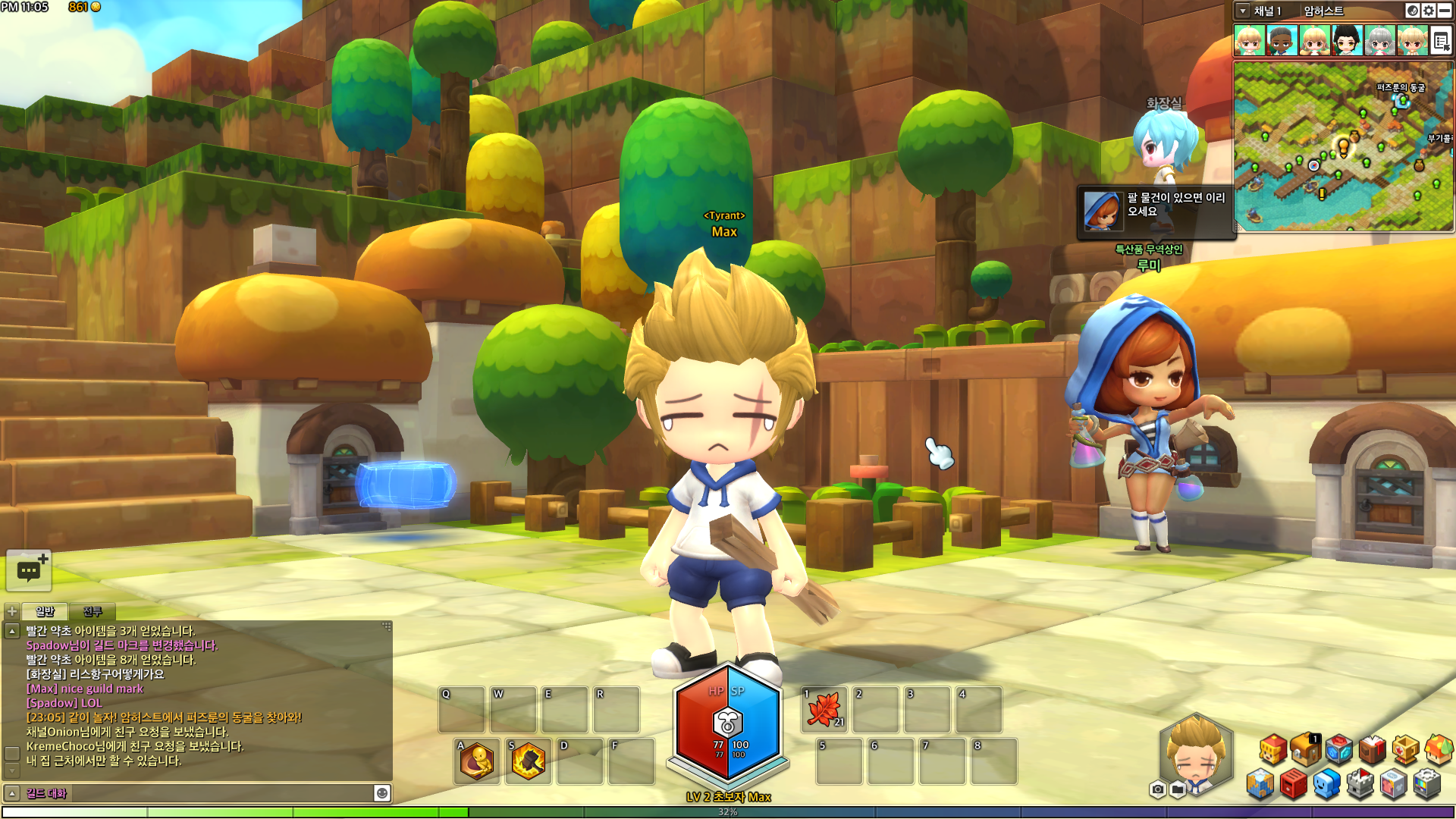
Task: Open the nearby player list button
Action: [x=1441, y=41]
